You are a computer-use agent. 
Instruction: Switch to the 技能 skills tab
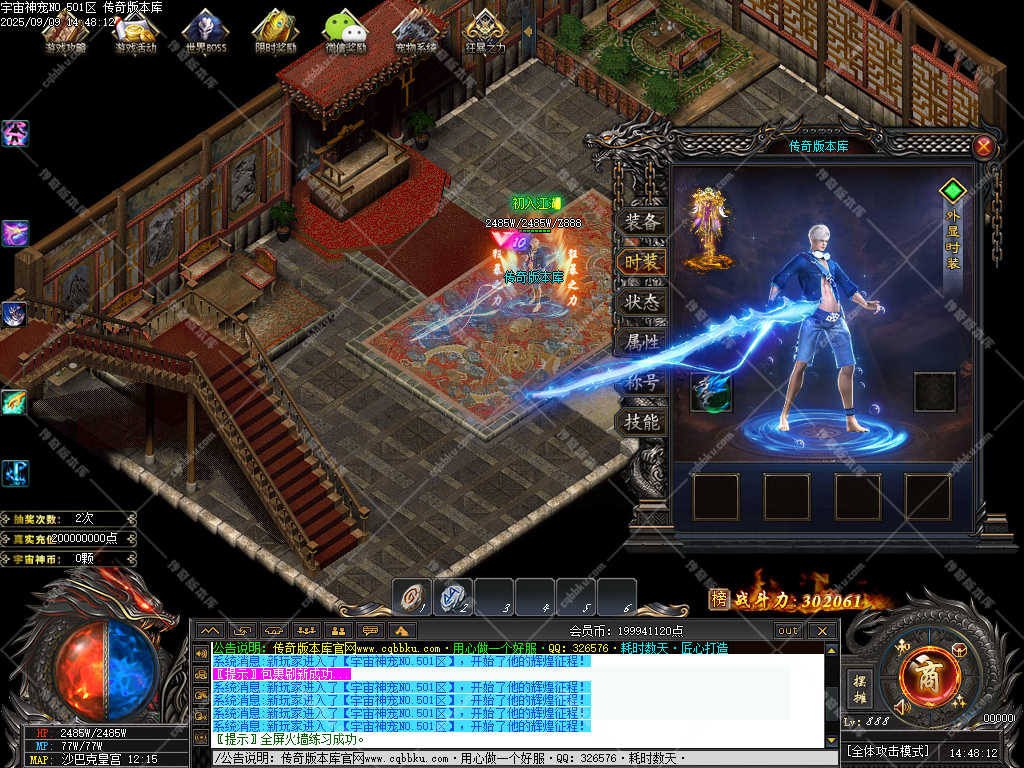(641, 422)
